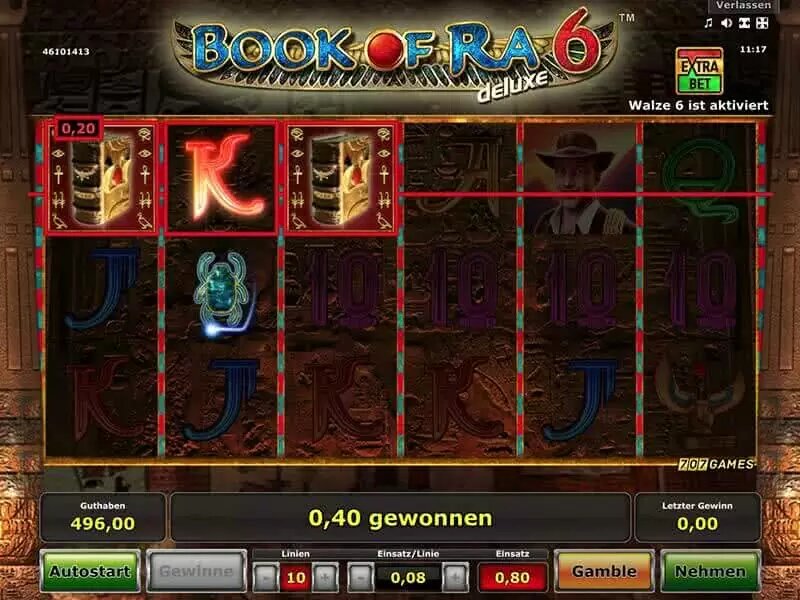
Task: Start automatic spins with Autostart
Action: pos(90,572)
